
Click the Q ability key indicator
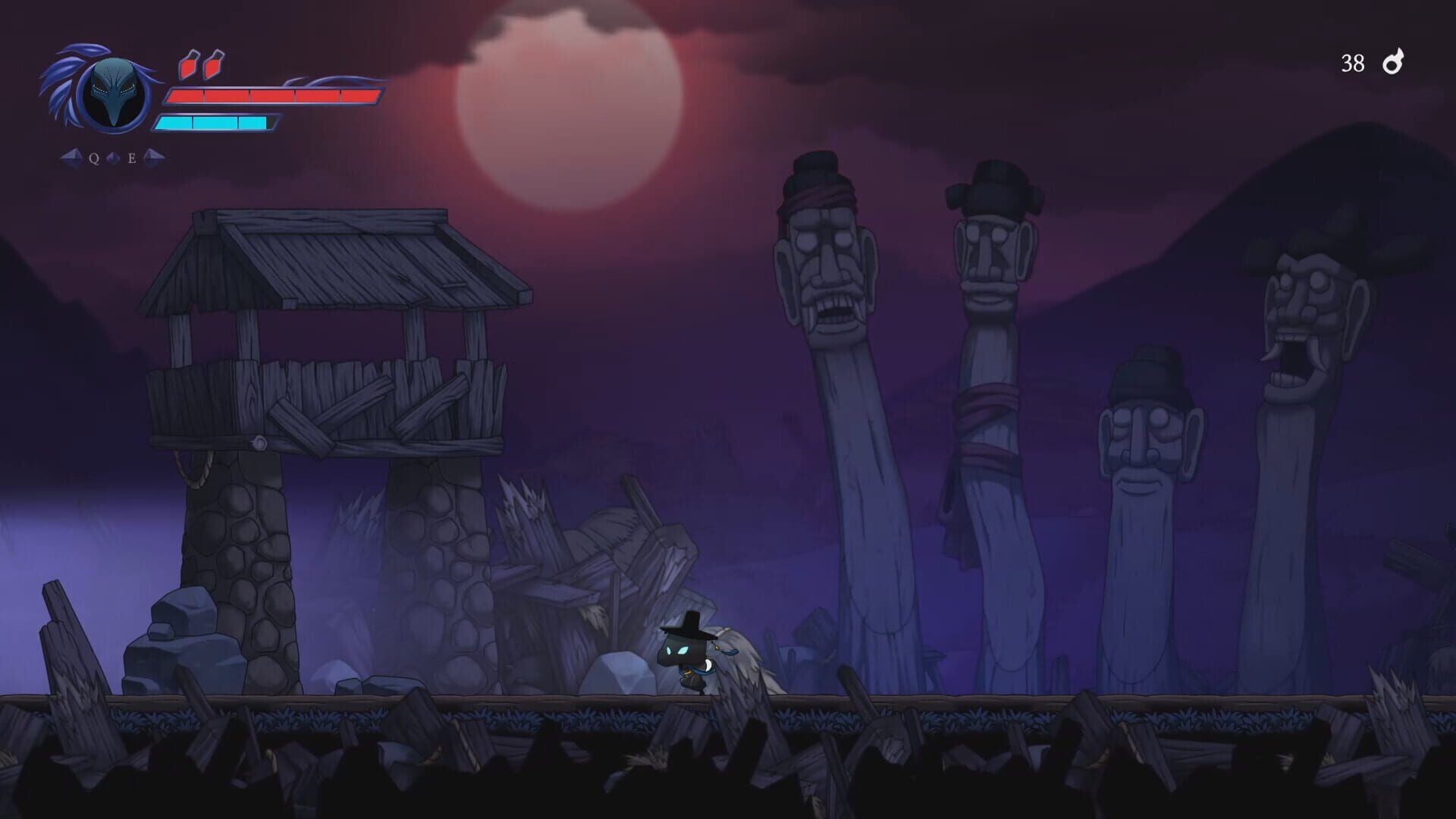point(93,158)
